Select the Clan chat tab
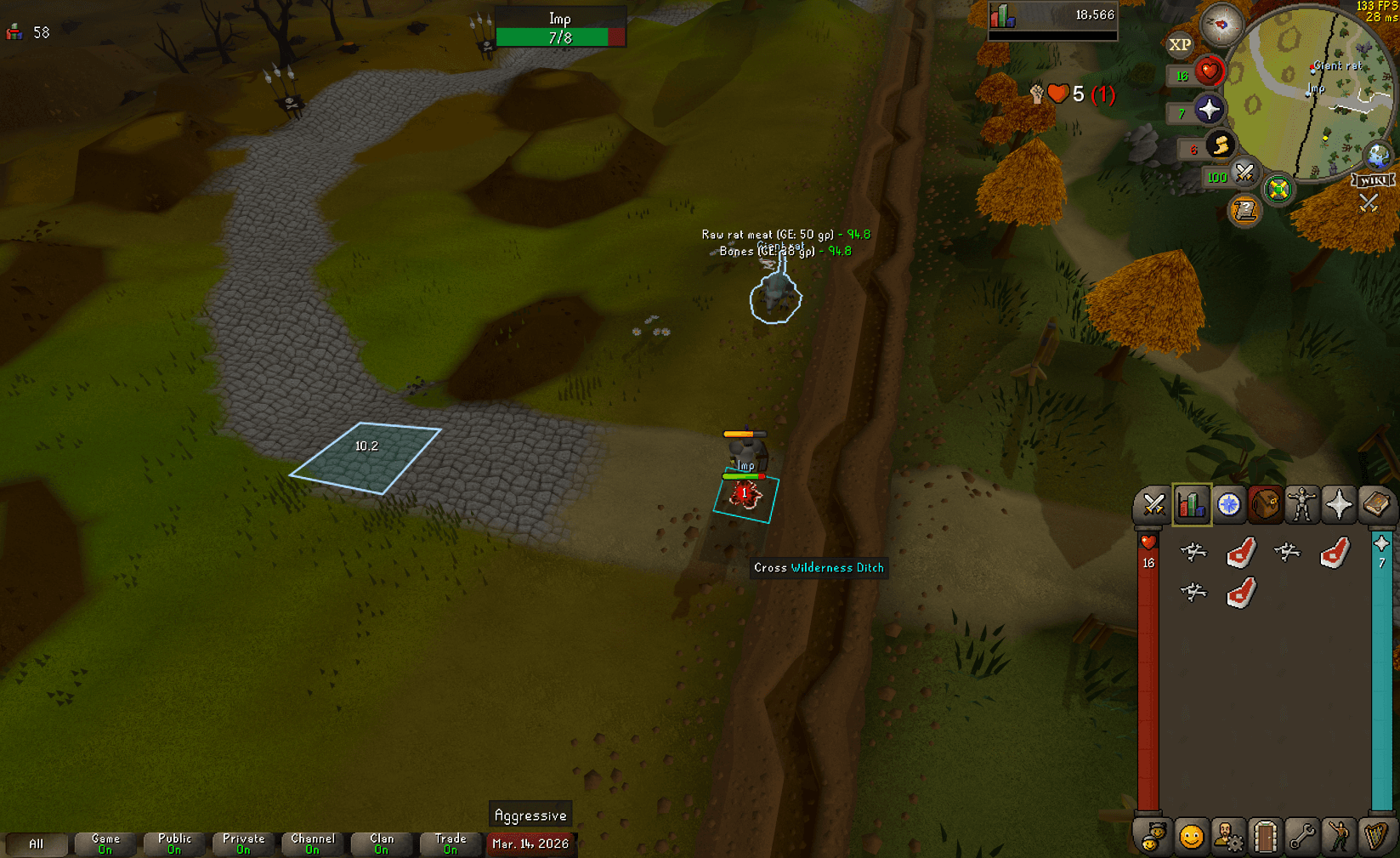1400x858 pixels. [x=382, y=844]
